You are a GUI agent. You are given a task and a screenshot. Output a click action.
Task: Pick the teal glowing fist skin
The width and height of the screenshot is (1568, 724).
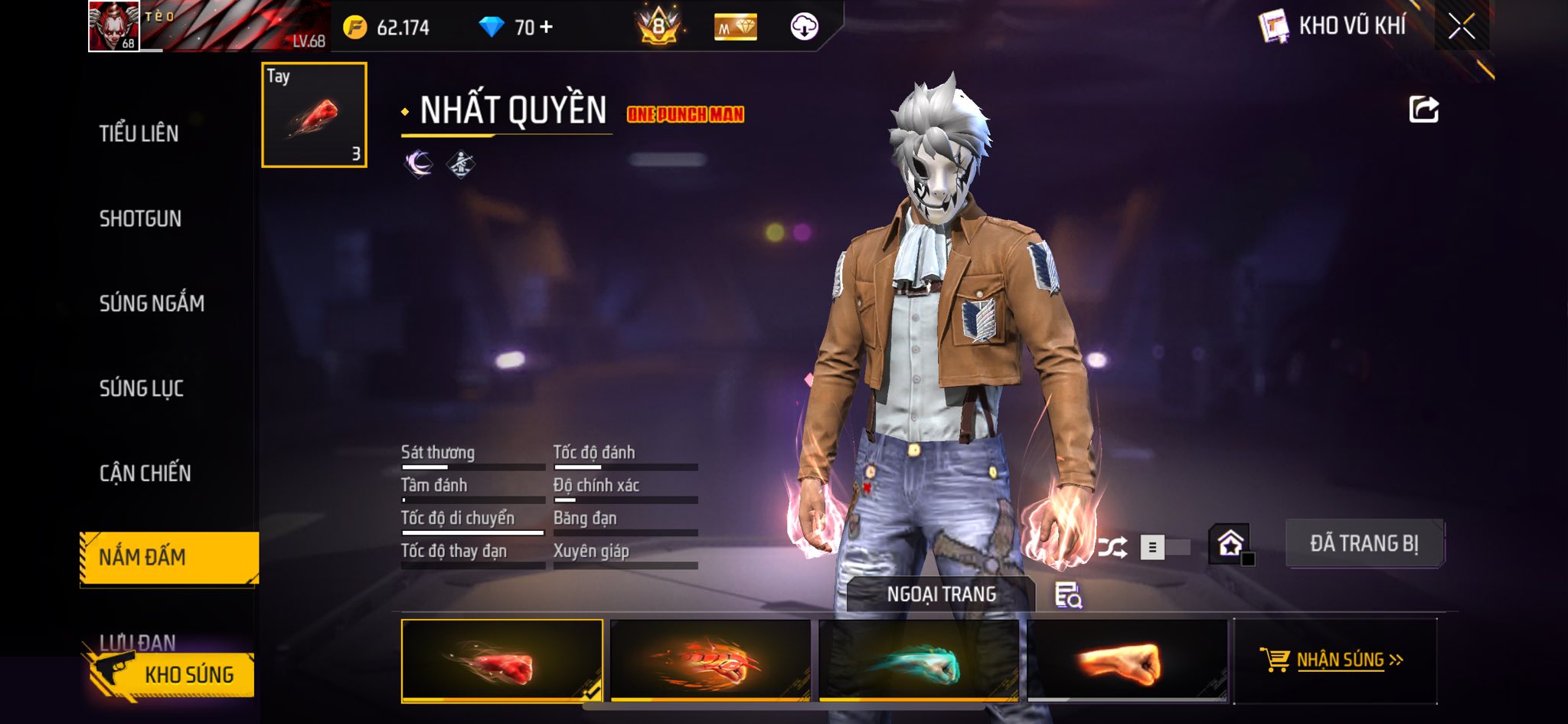919,660
